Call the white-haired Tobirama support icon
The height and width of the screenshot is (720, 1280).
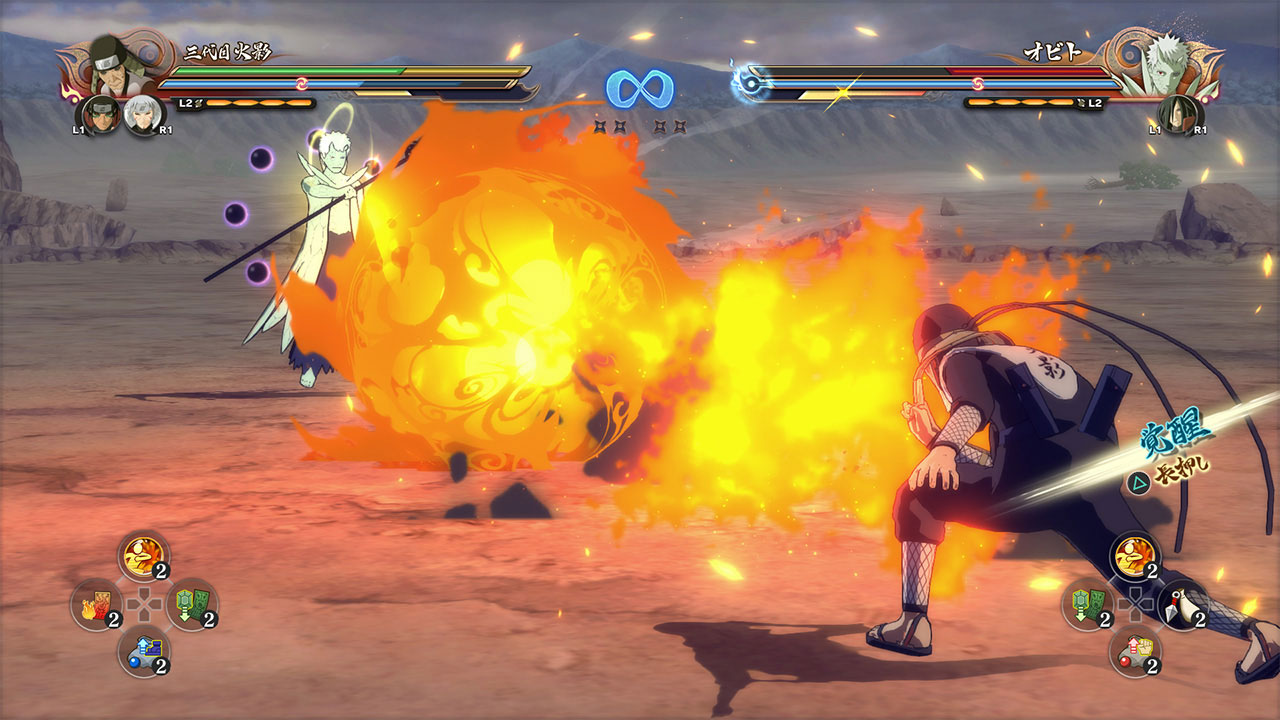(144, 115)
